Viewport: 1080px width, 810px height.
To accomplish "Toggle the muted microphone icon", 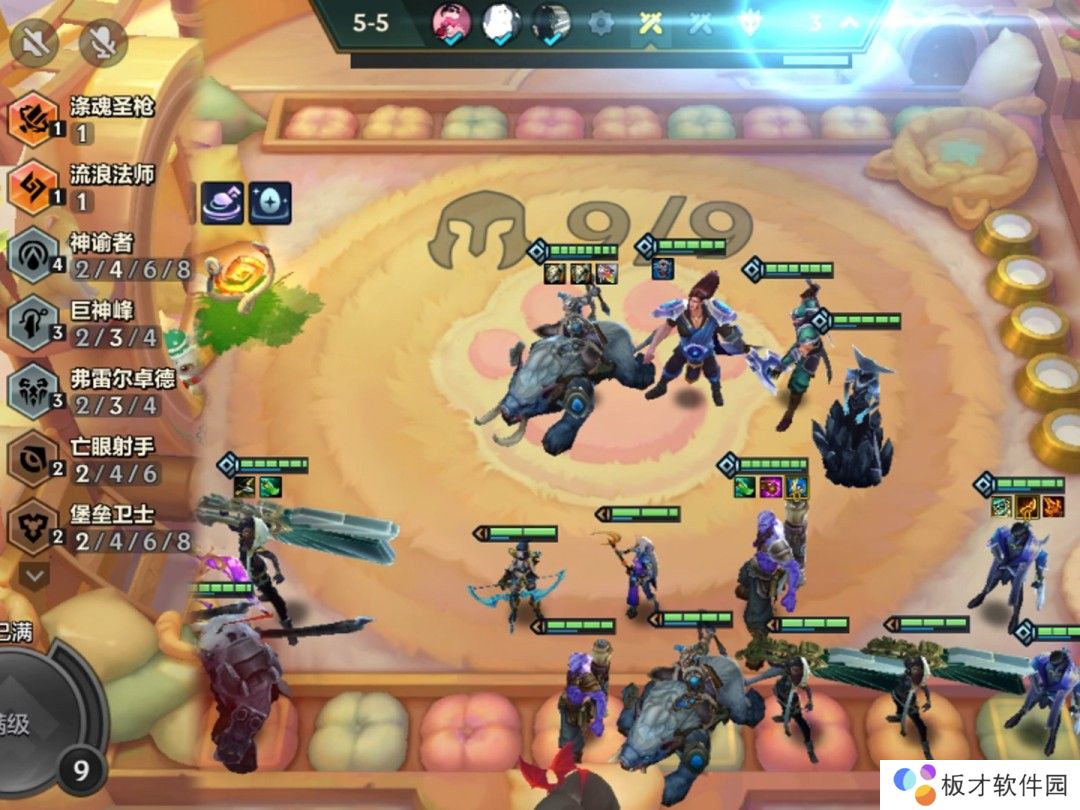I will 102,43.
